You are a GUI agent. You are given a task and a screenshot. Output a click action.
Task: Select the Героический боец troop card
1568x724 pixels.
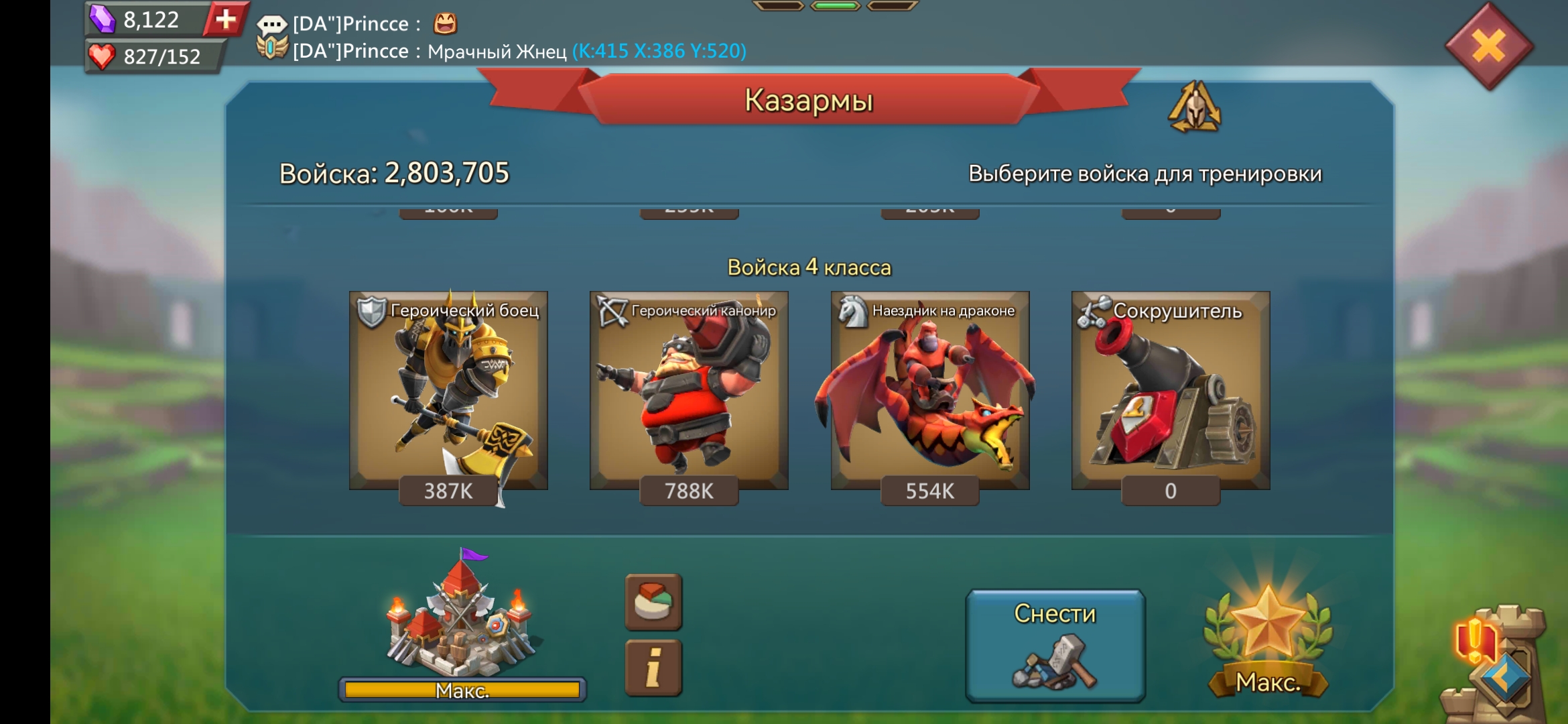[448, 391]
